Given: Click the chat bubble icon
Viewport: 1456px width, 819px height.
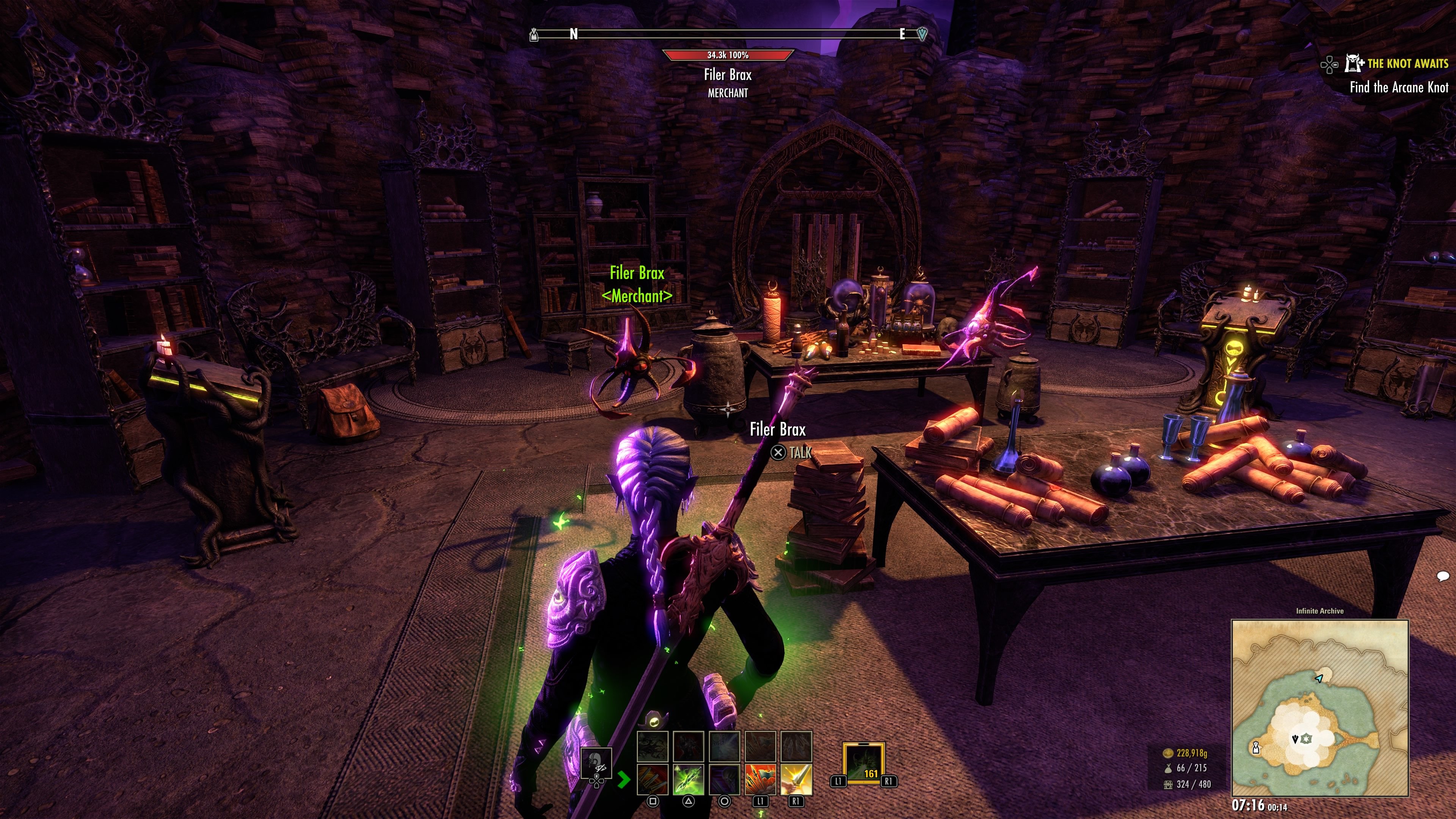Looking at the screenshot, I should pyautogui.click(x=1442, y=576).
